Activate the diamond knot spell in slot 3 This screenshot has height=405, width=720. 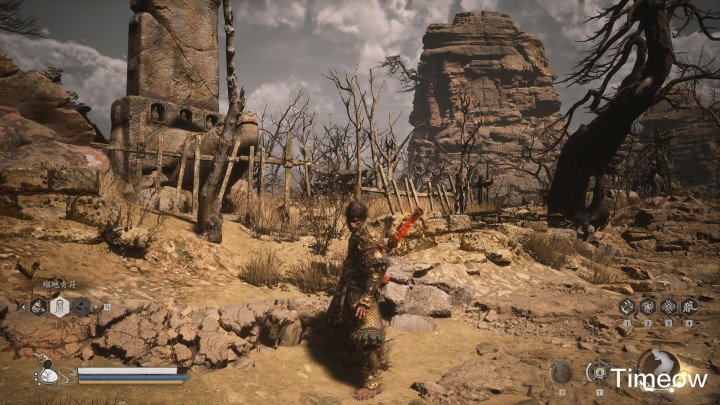[669, 307]
